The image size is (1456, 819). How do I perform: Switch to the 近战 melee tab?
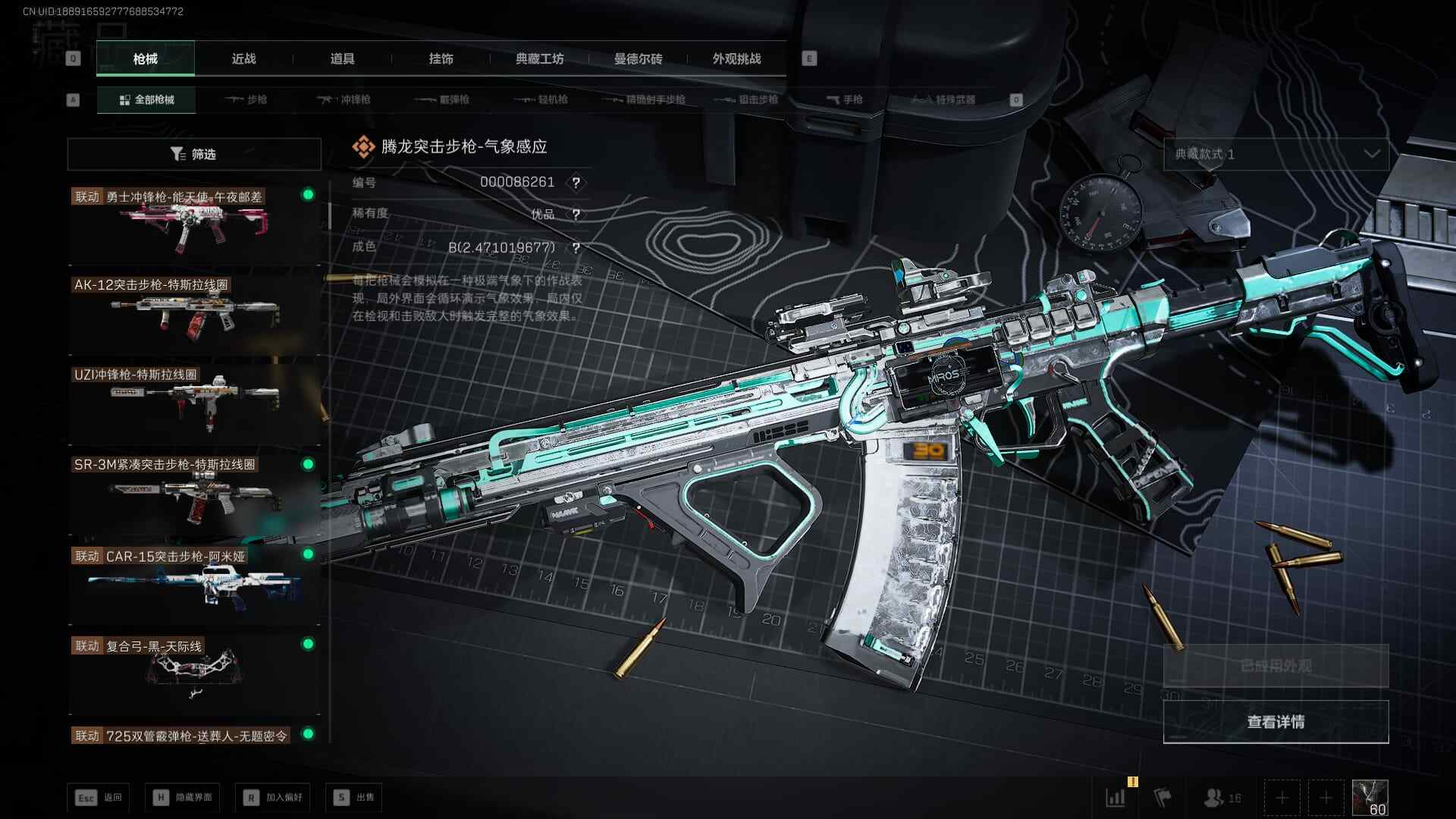(x=243, y=58)
